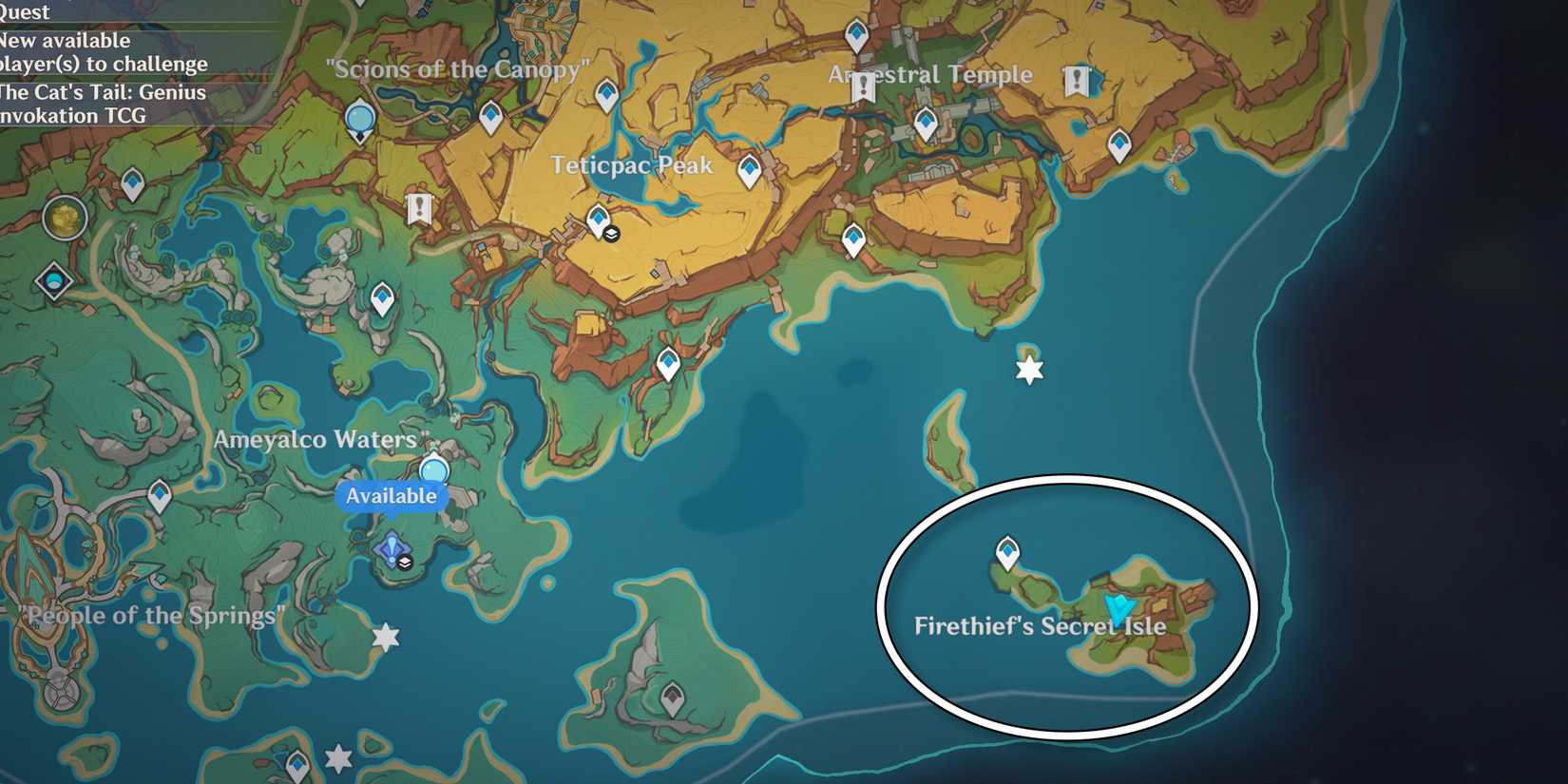Open the Available quest bubble at Ameyalco Waters
Screen dimensions: 1568x784
(x=393, y=495)
